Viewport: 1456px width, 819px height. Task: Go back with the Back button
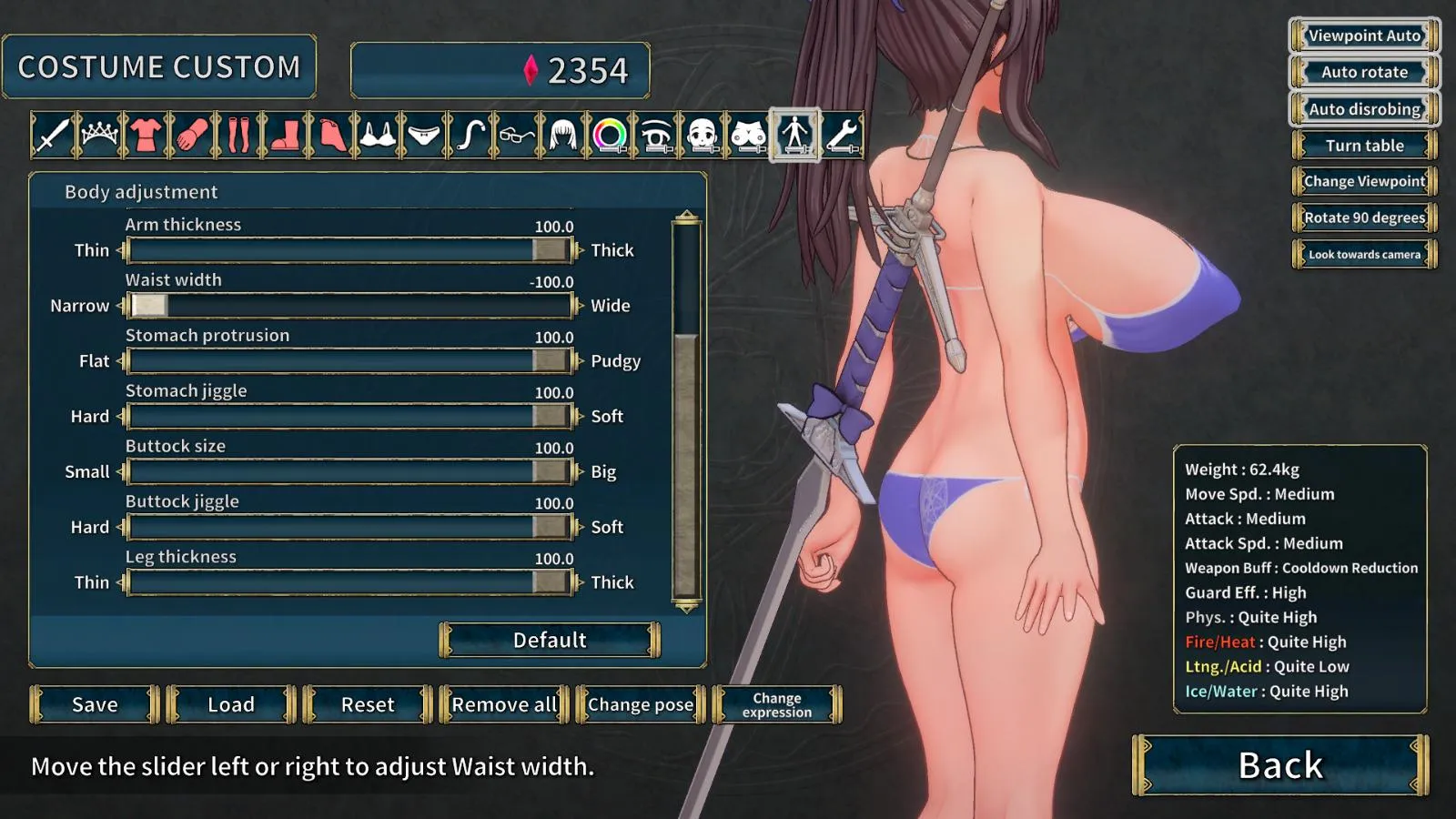pyautogui.click(x=1280, y=765)
